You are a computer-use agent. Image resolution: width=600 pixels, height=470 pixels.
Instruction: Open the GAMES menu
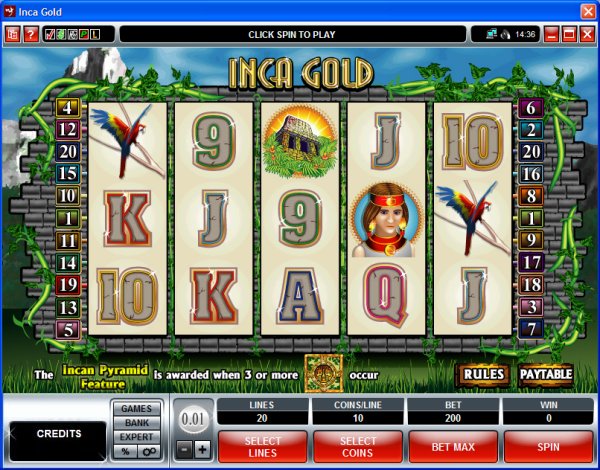point(136,408)
